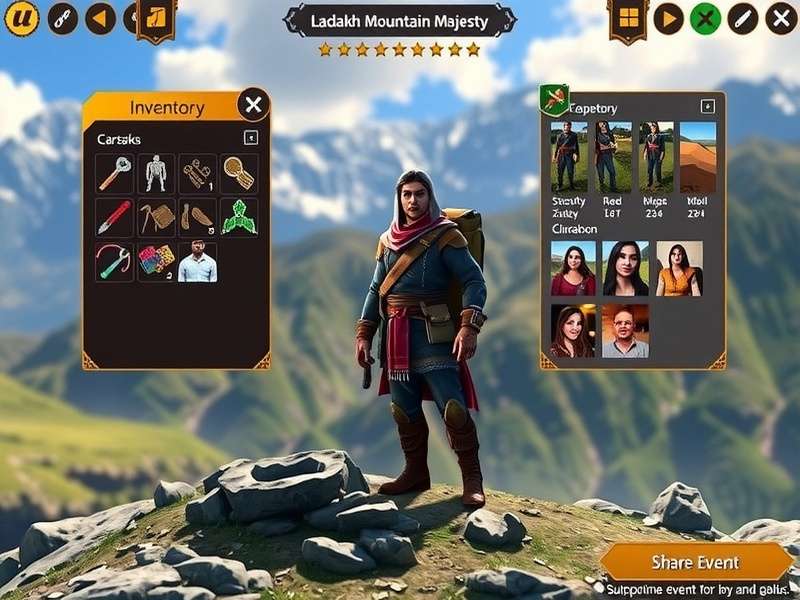800x600 pixels.
Task: Click the orange right arrow play button
Action: (x=668, y=18)
